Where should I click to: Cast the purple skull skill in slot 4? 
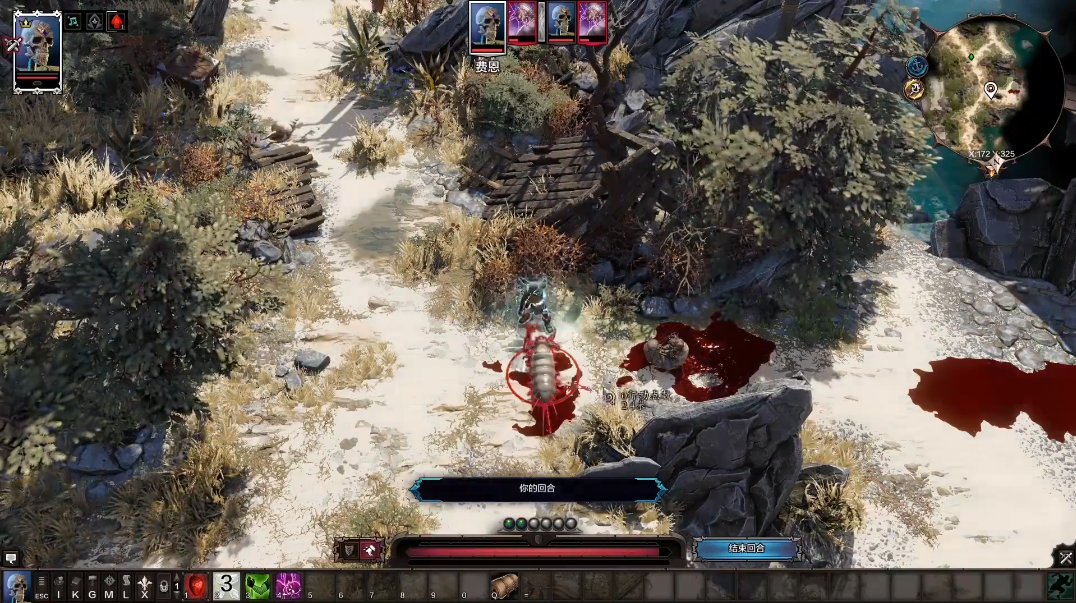pos(289,586)
